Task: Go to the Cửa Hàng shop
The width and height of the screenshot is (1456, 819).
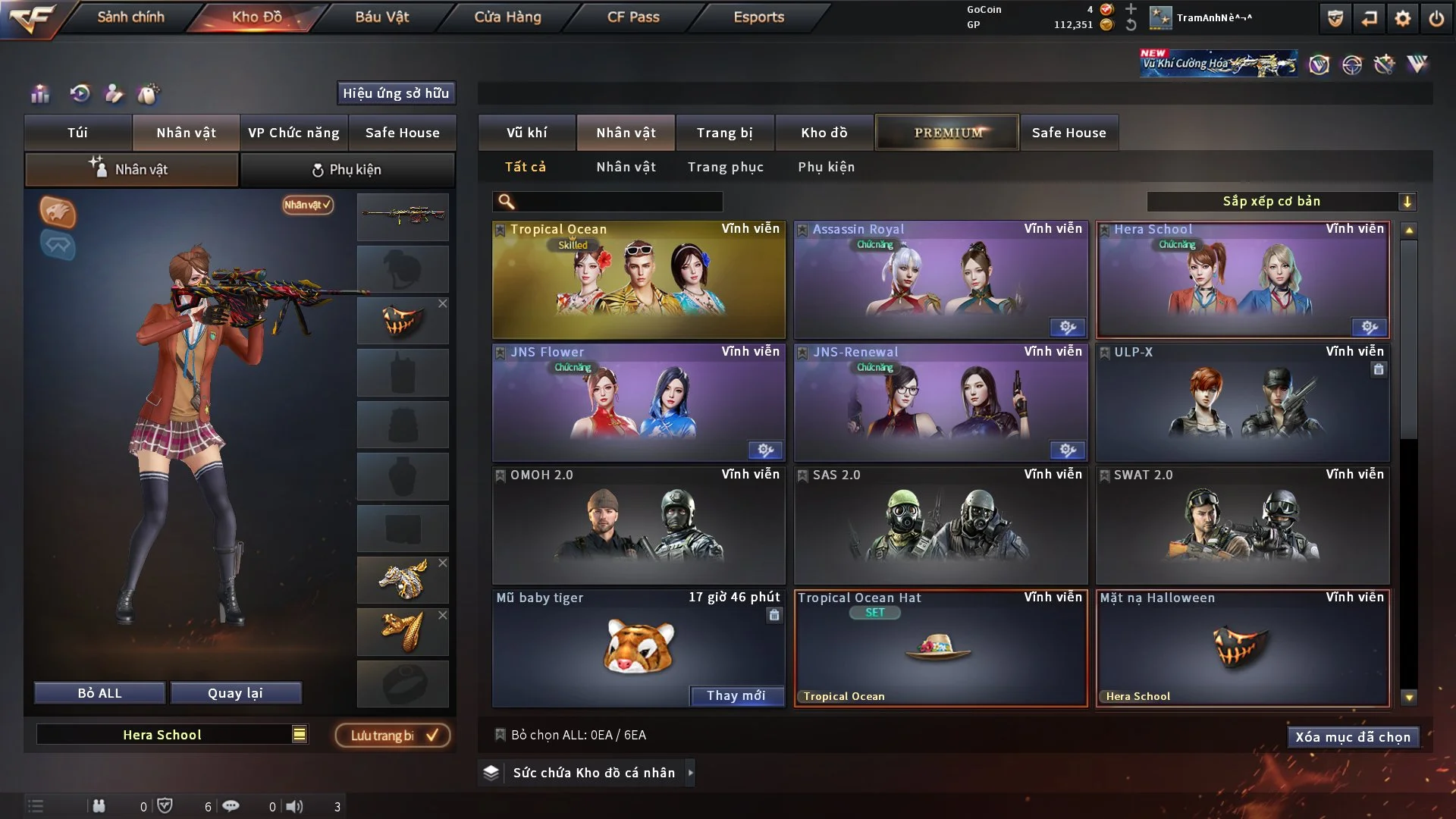Action: [507, 17]
